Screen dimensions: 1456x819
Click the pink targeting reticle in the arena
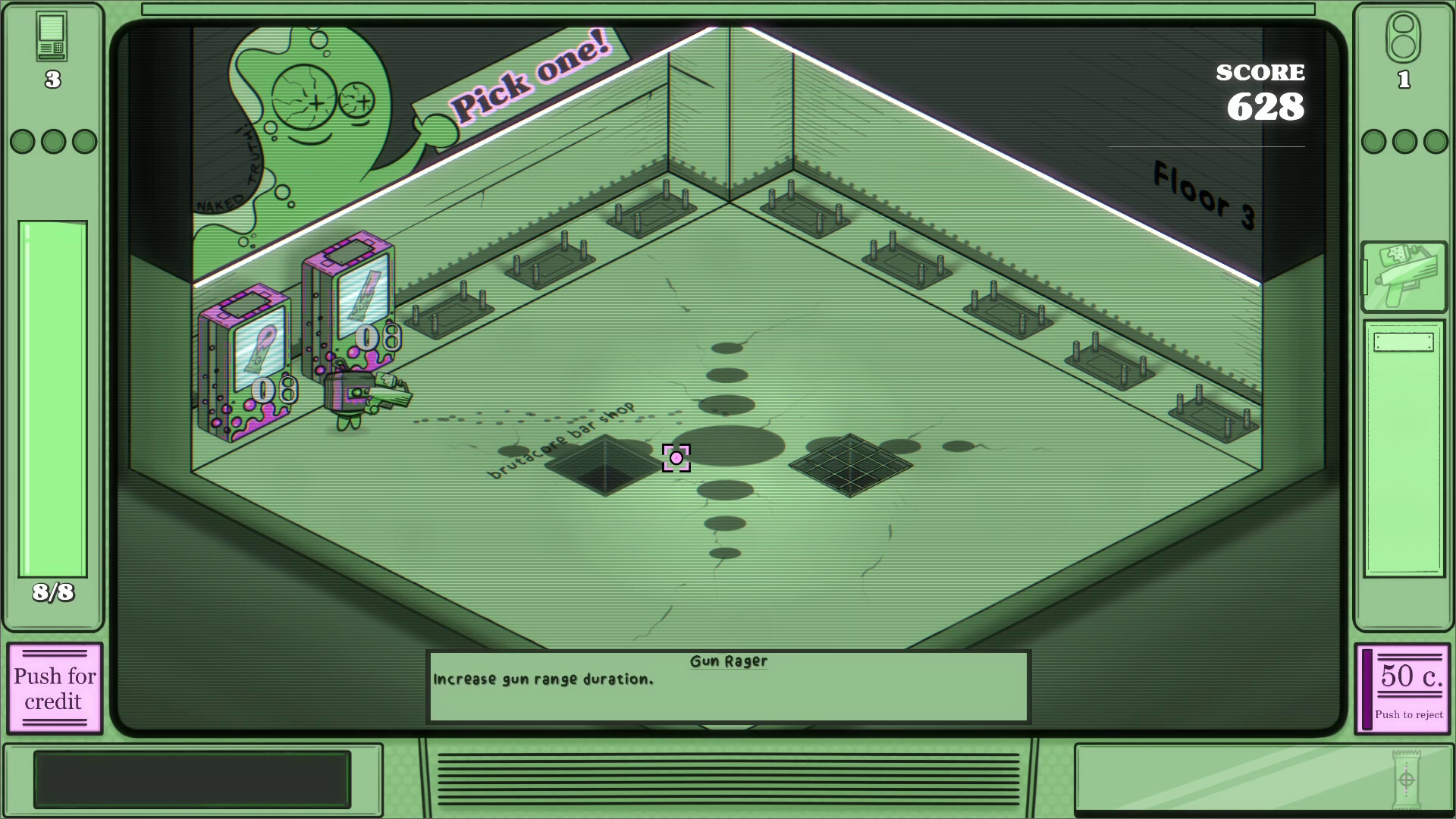677,459
